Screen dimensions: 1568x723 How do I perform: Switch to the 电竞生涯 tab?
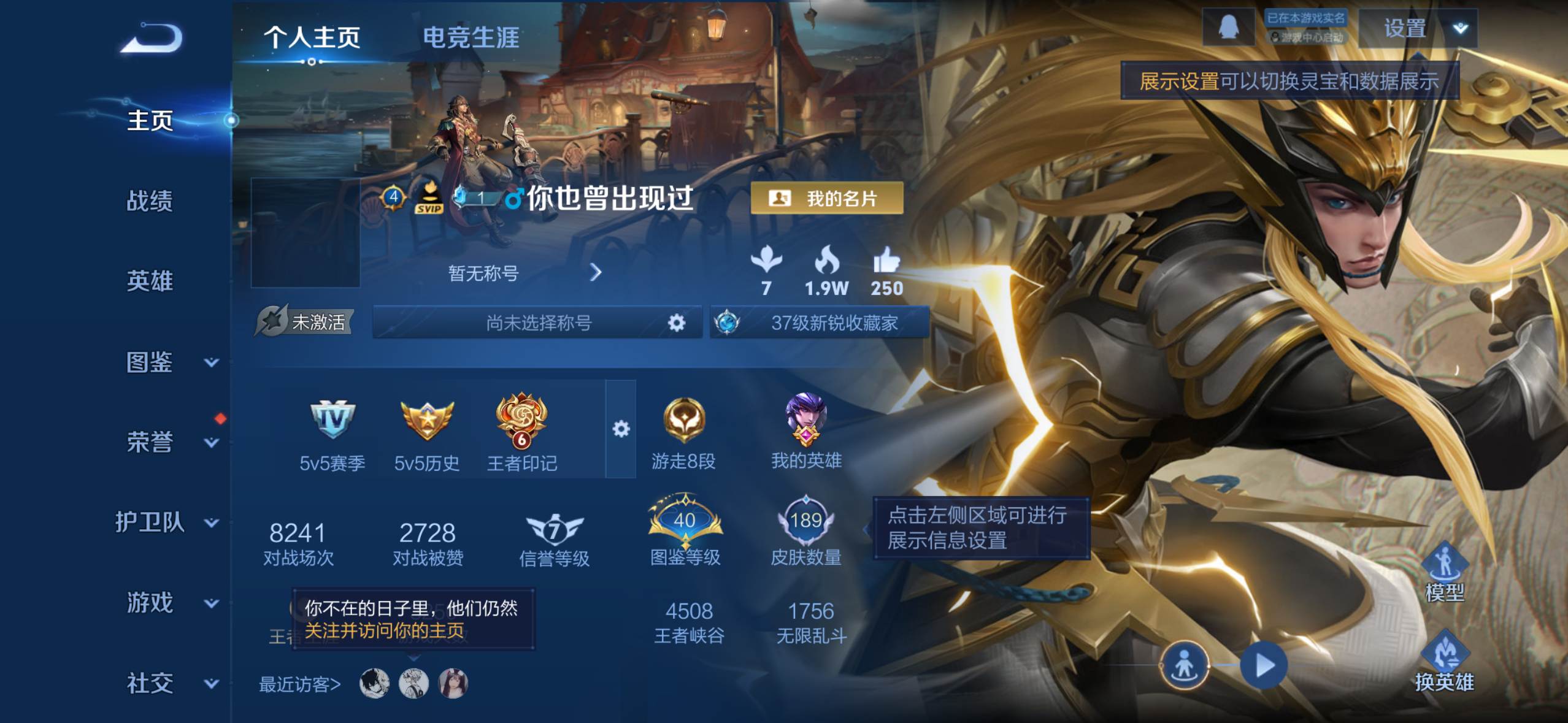pos(471,38)
